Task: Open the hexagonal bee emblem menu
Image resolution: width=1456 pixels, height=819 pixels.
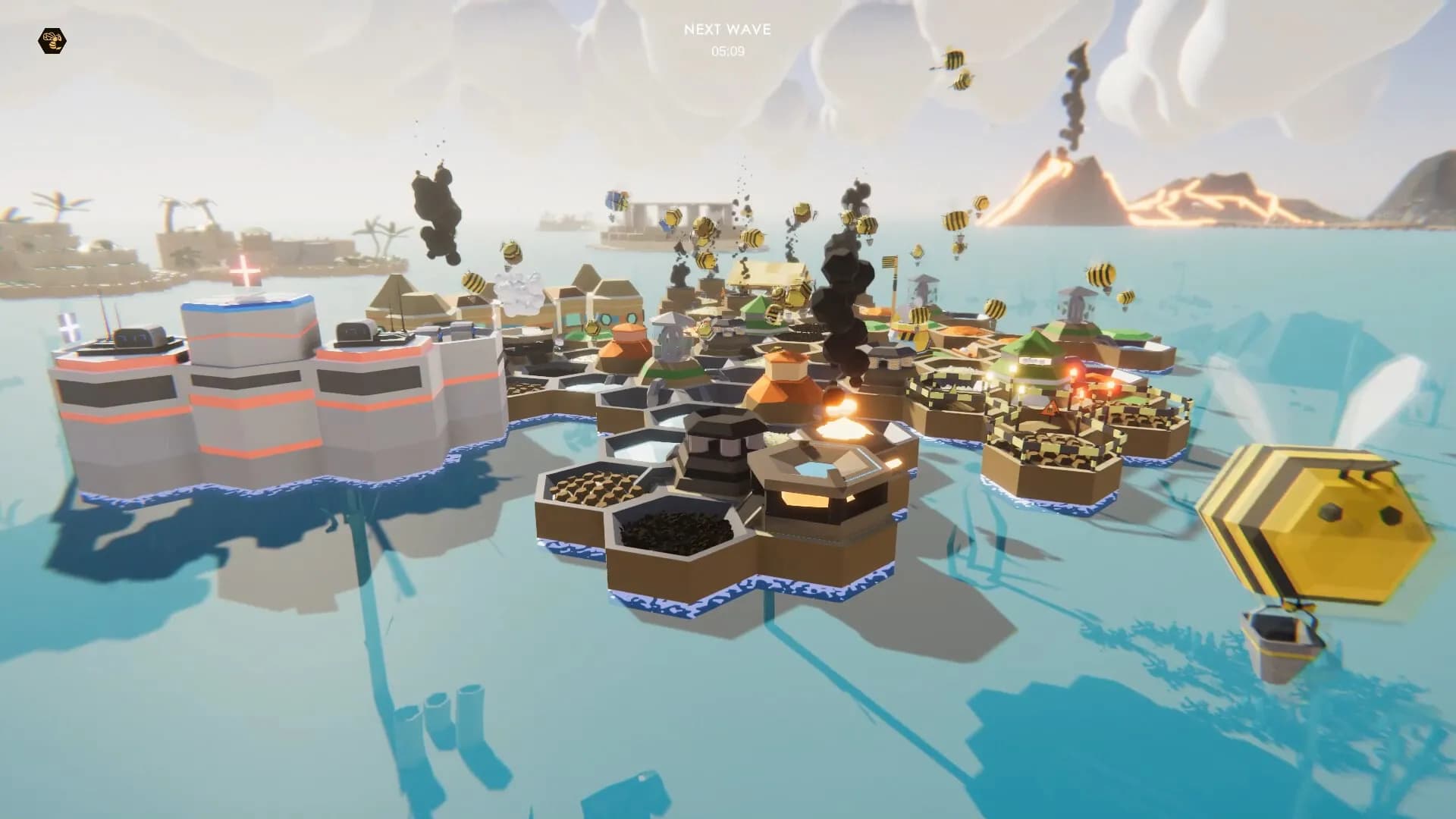Action: [52, 39]
